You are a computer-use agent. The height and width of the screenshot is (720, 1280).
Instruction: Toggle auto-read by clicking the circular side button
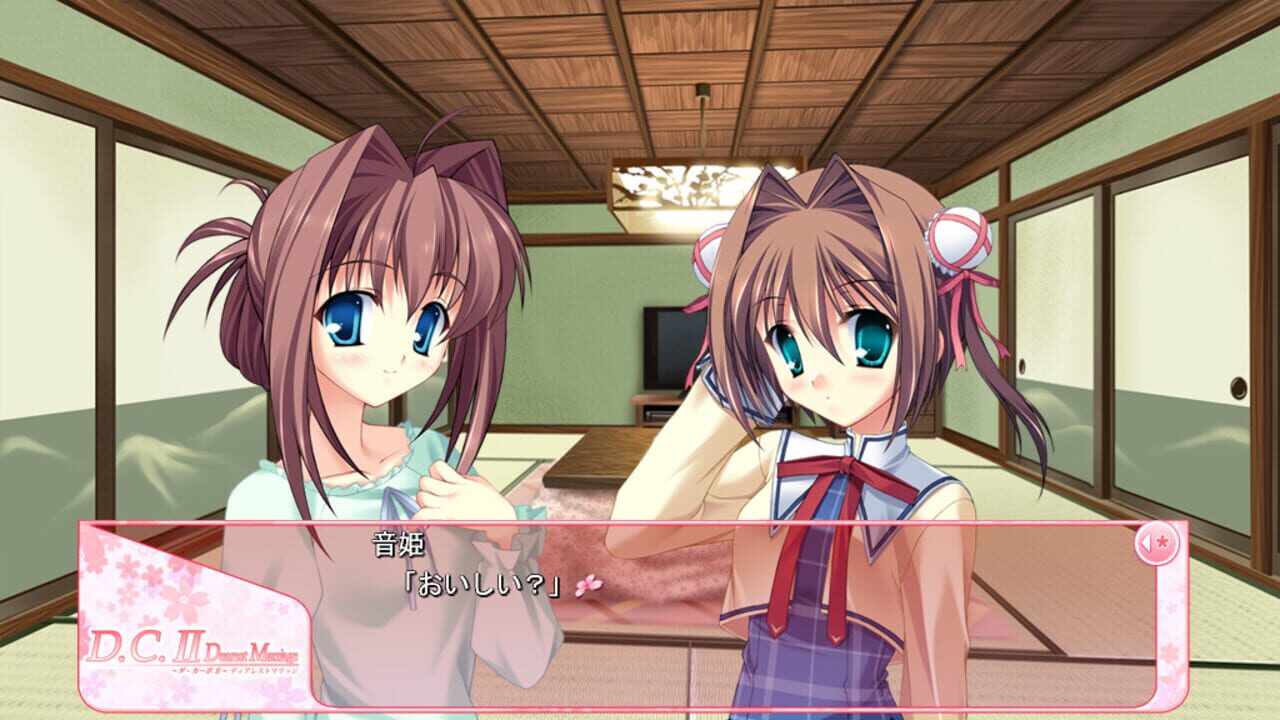(x=1157, y=542)
